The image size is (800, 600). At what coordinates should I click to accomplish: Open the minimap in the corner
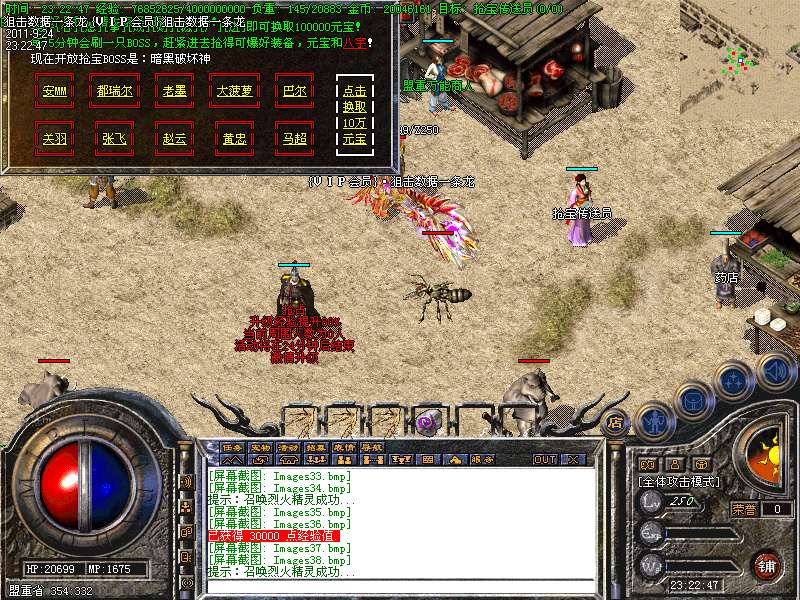[738, 57]
